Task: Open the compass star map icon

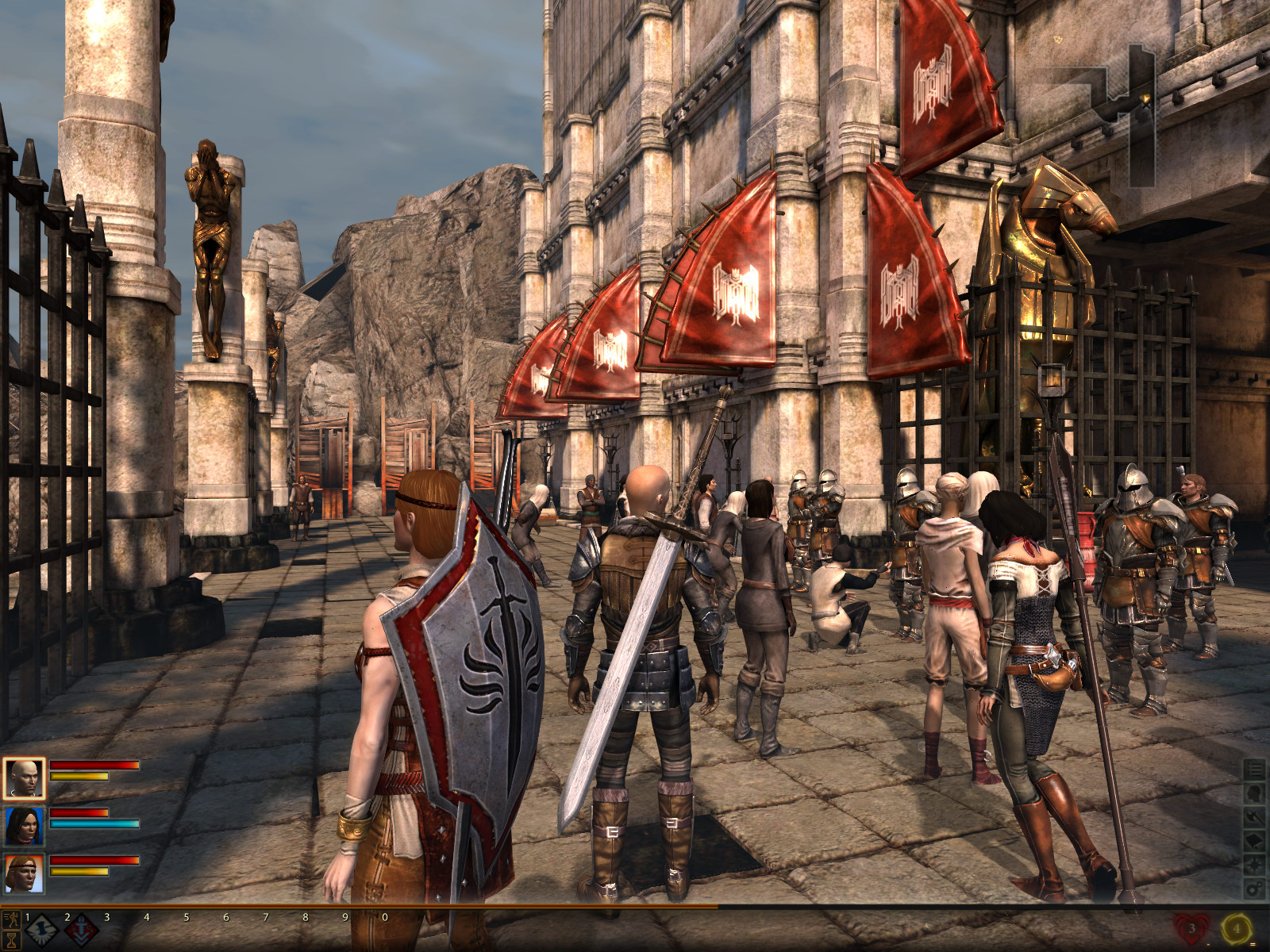Action: tap(1254, 865)
